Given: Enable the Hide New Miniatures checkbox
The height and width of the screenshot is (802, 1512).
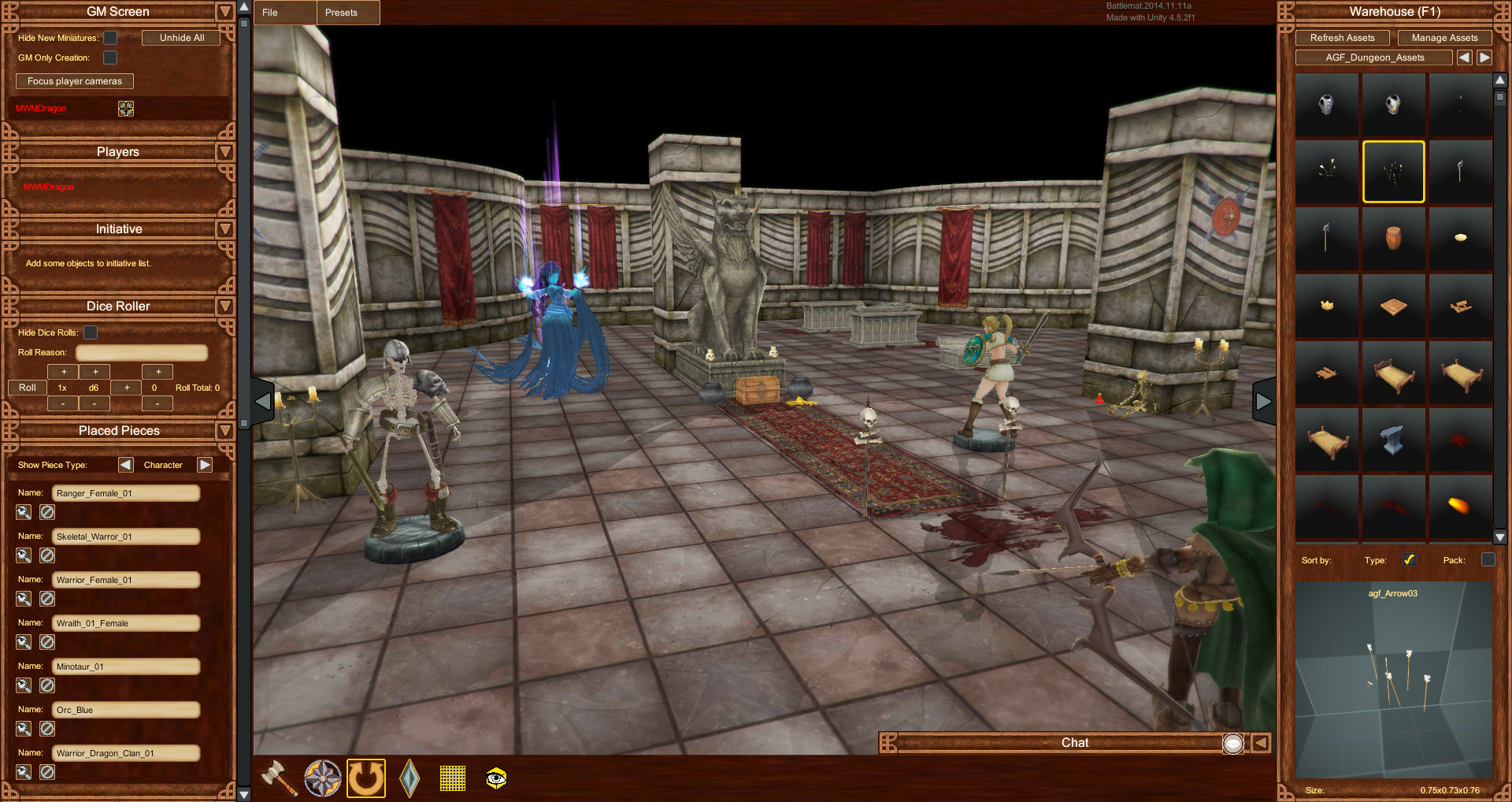Looking at the screenshot, I should click(109, 37).
